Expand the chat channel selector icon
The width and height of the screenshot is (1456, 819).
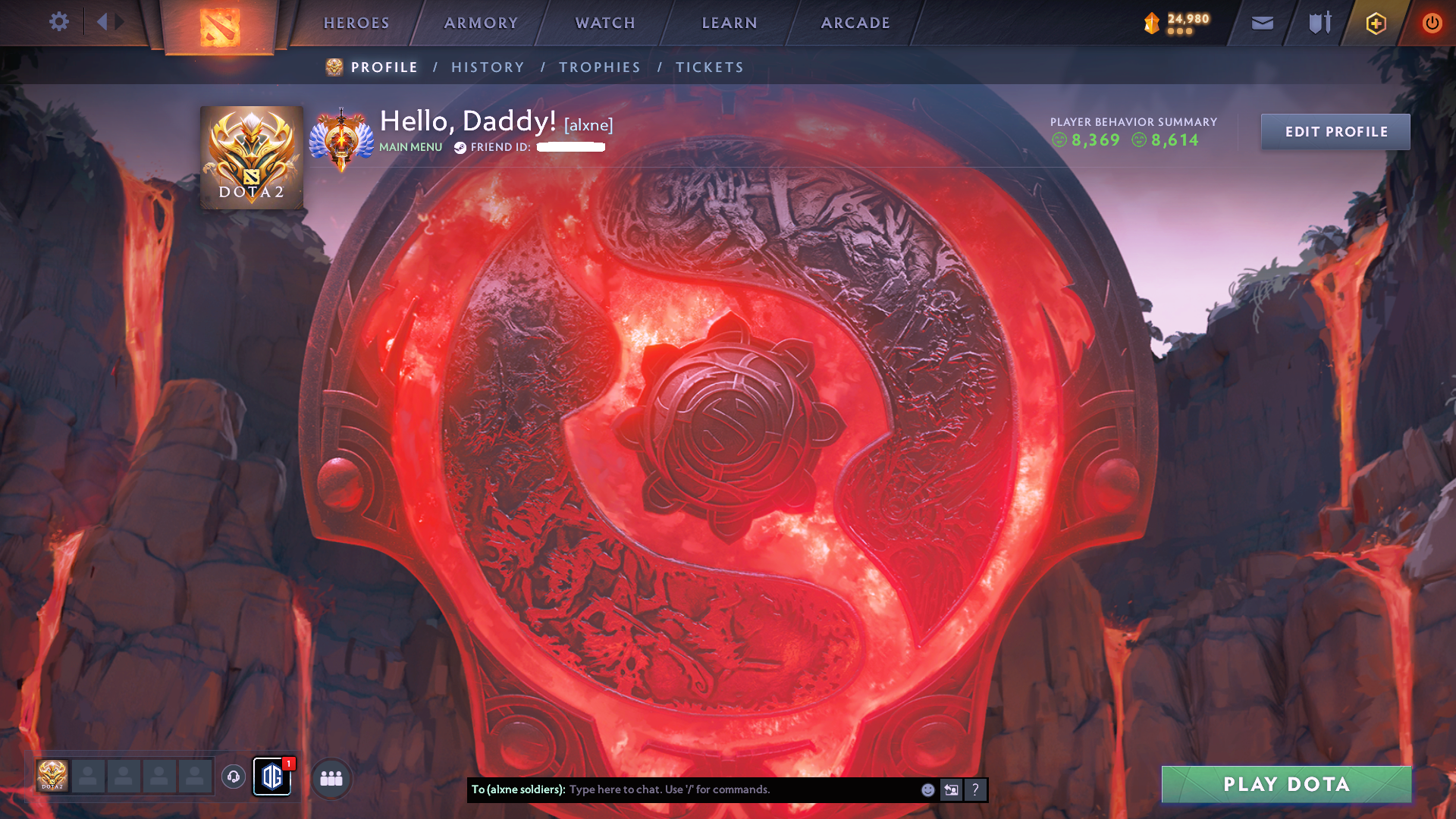(951, 790)
